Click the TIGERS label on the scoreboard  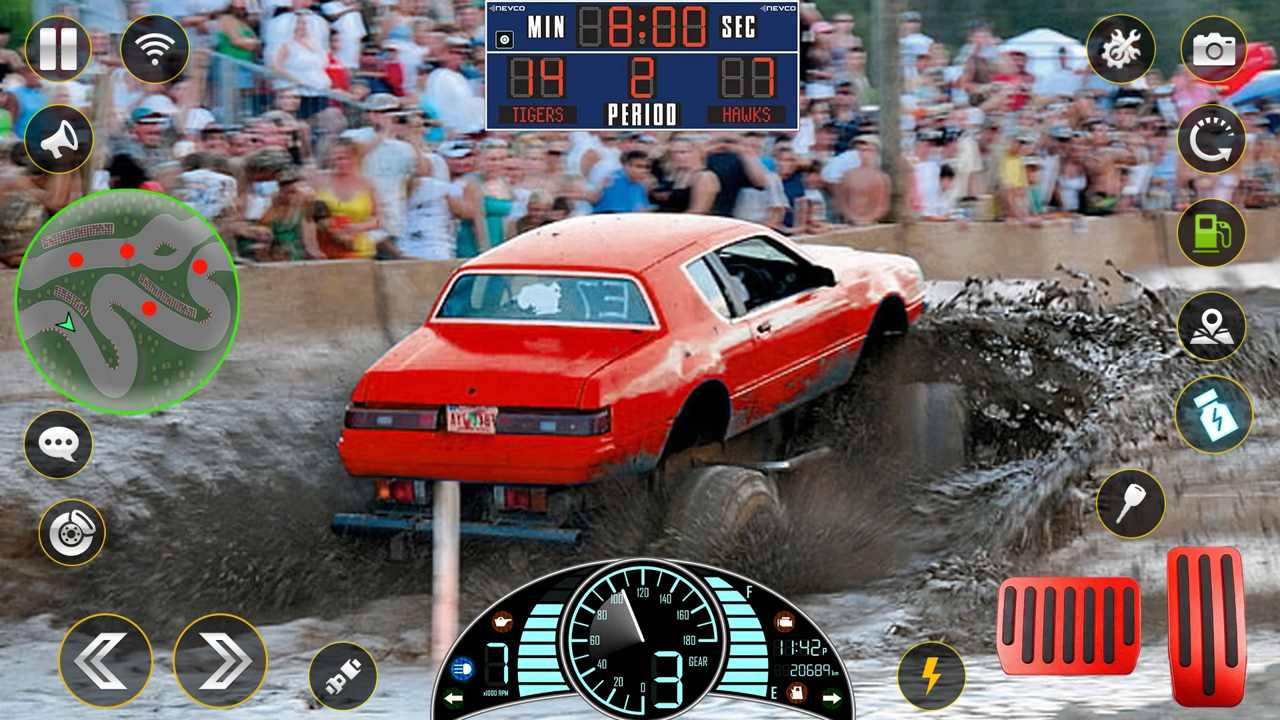coord(538,114)
